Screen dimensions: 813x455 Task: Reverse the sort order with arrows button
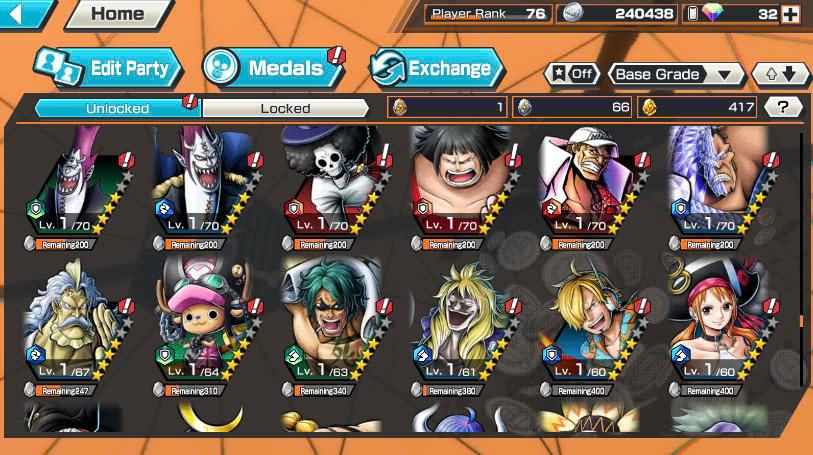(780, 74)
